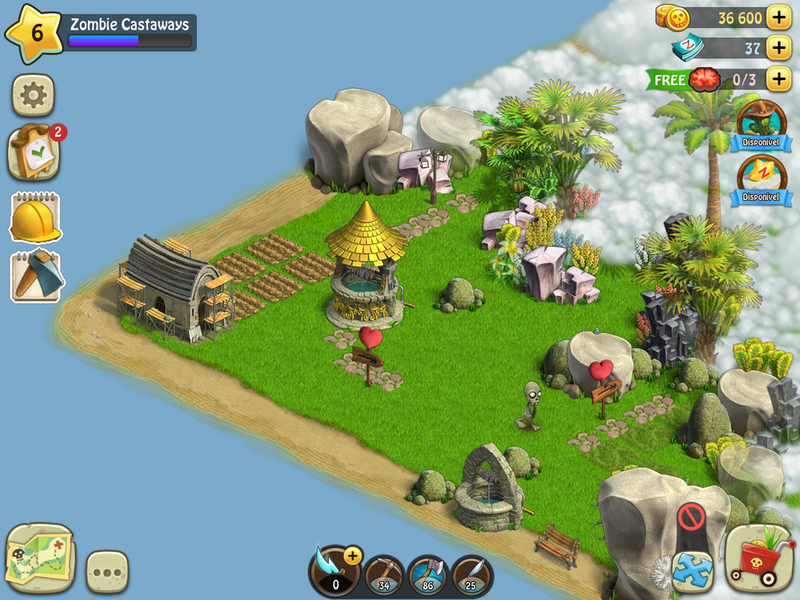Select the pickaxe tool with 34 uses
The width and height of the screenshot is (800, 600).
tap(384, 575)
